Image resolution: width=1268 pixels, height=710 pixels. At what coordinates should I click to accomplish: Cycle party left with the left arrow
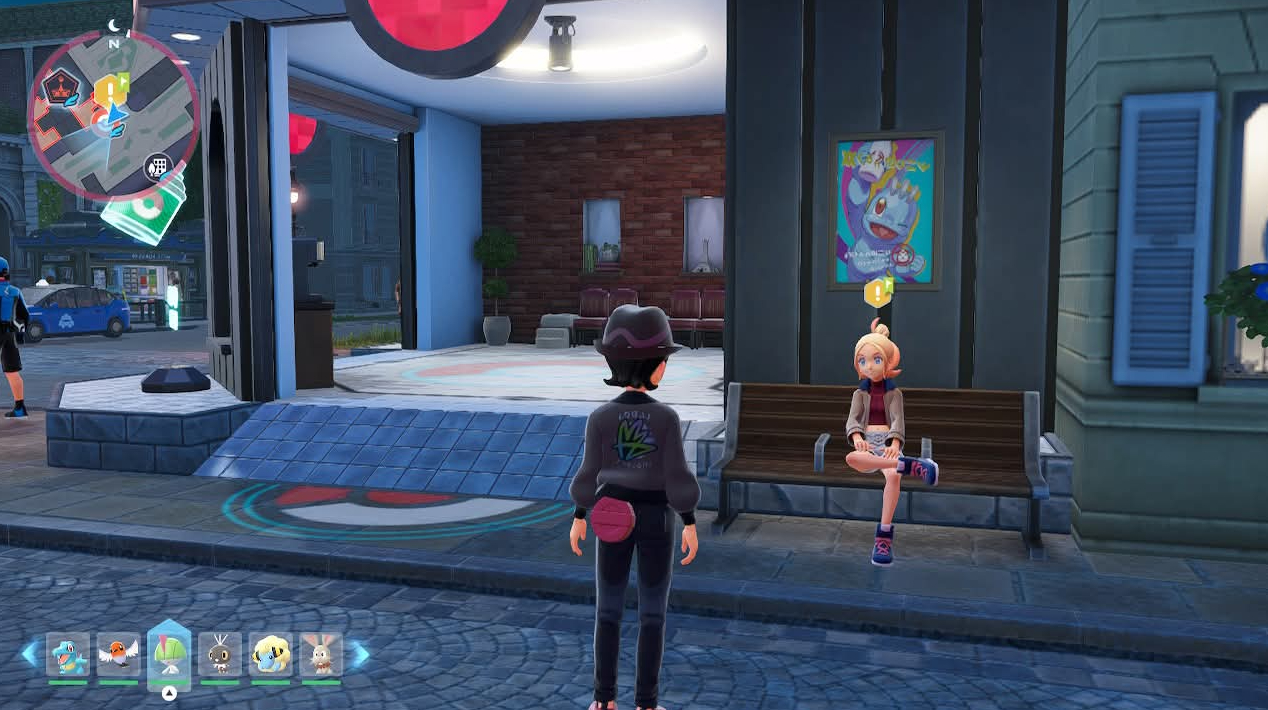tap(30, 655)
